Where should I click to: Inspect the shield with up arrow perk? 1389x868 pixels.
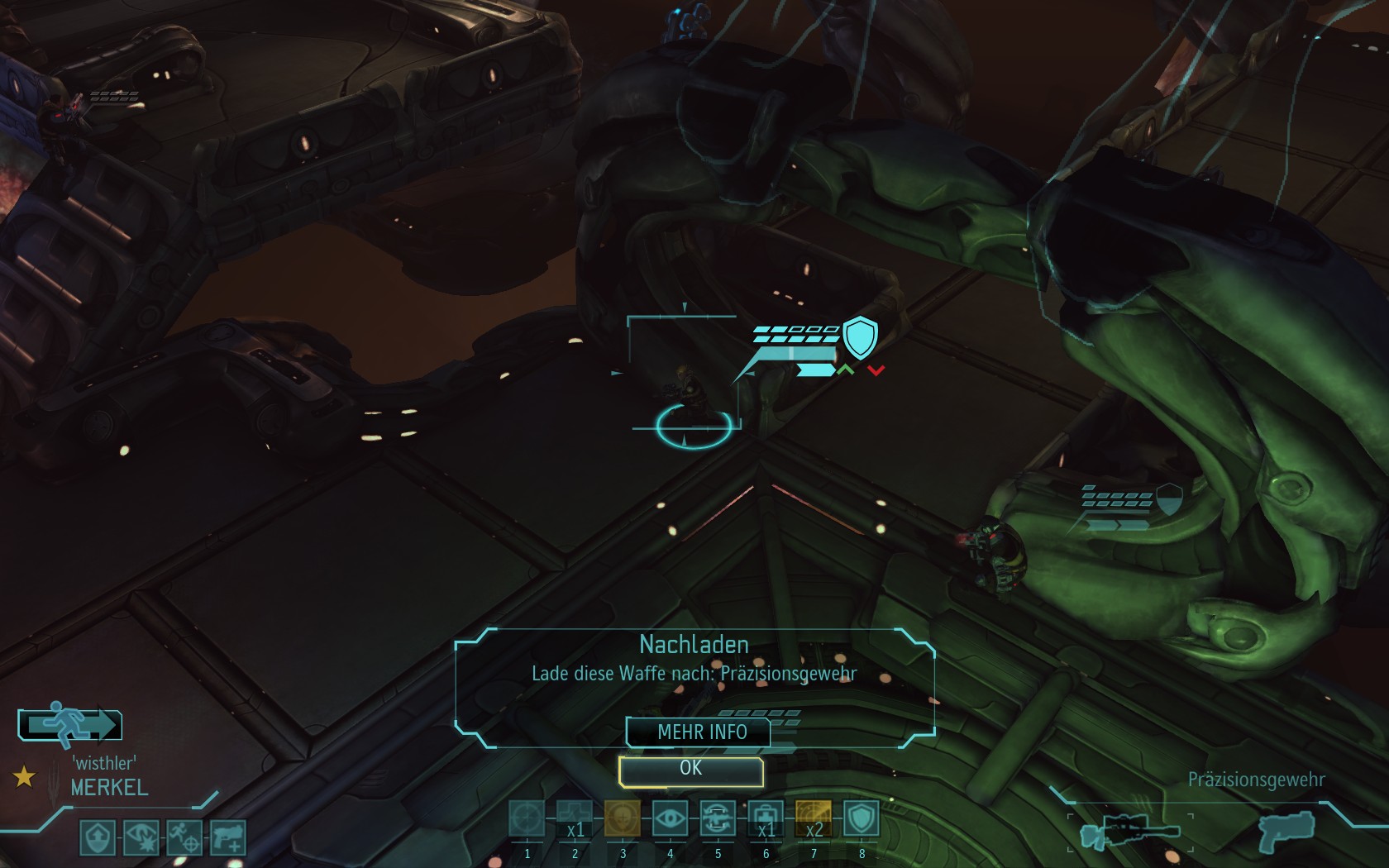(98, 837)
